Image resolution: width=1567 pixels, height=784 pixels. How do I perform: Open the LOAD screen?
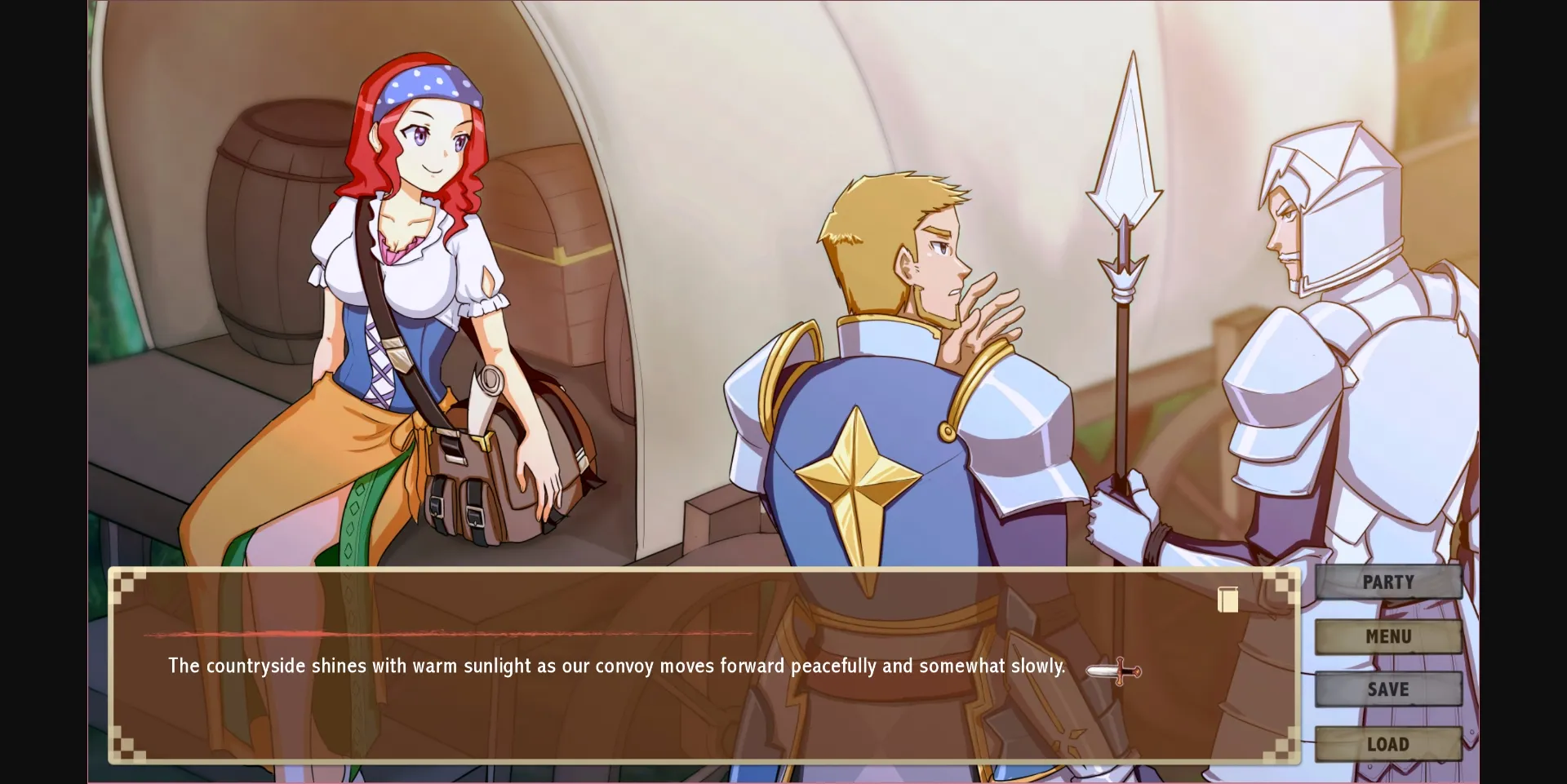(x=1387, y=743)
